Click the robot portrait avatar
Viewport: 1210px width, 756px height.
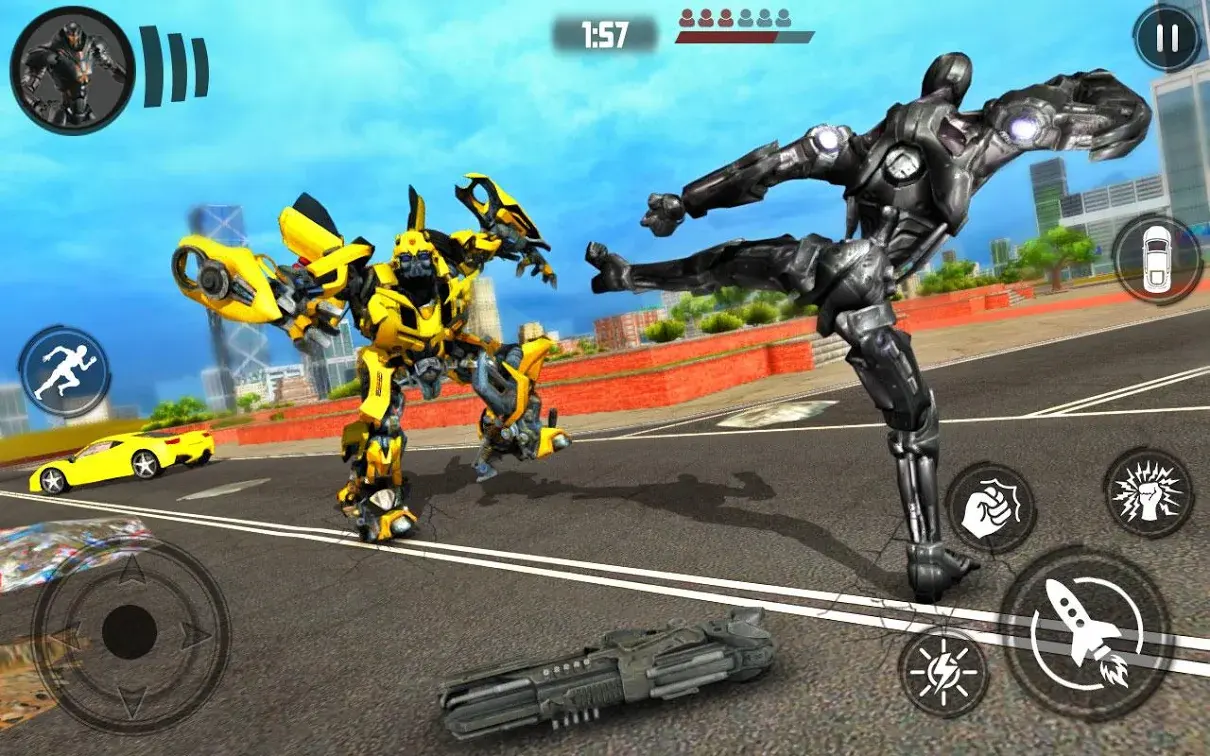72,70
